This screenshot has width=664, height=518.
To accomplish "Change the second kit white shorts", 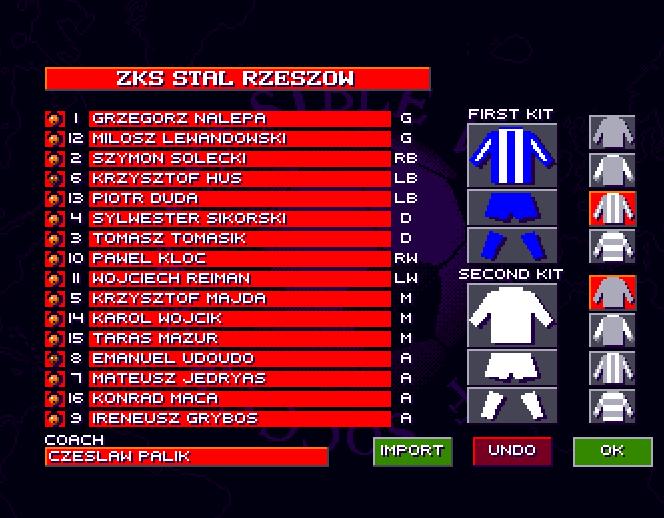I will pyautogui.click(x=512, y=367).
